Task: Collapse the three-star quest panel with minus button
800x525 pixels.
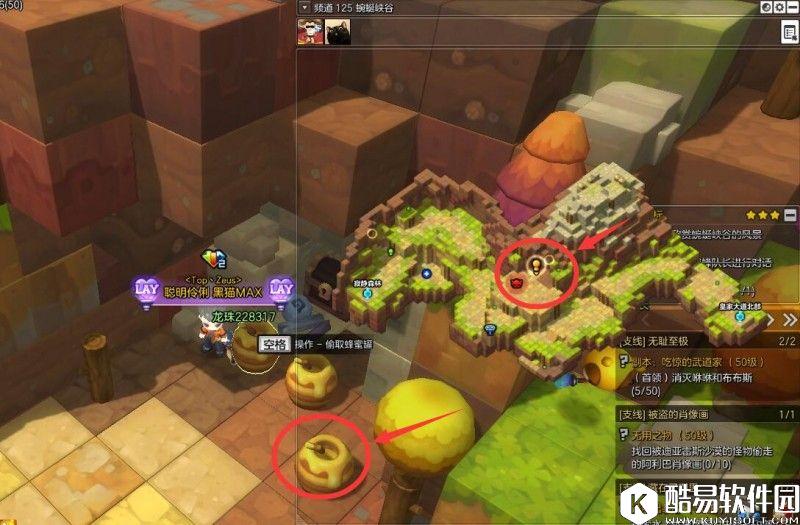Action: click(790, 215)
